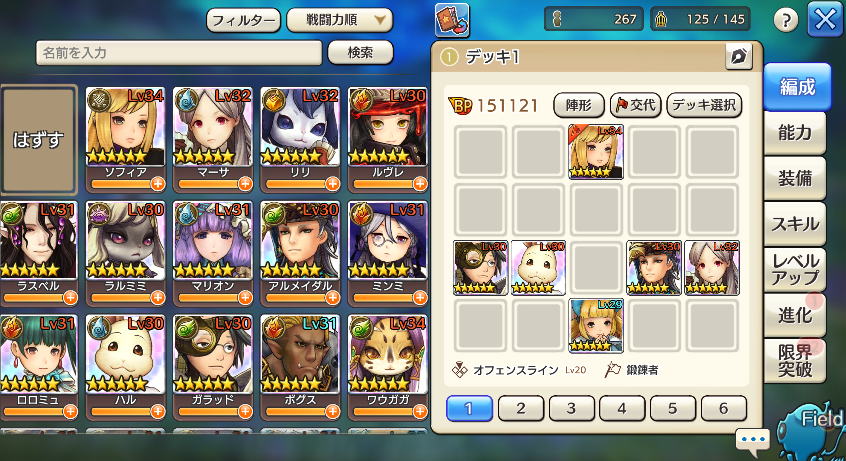Open デッキ選択 deck selection
Viewport: 846px width, 461px height.
pos(703,105)
